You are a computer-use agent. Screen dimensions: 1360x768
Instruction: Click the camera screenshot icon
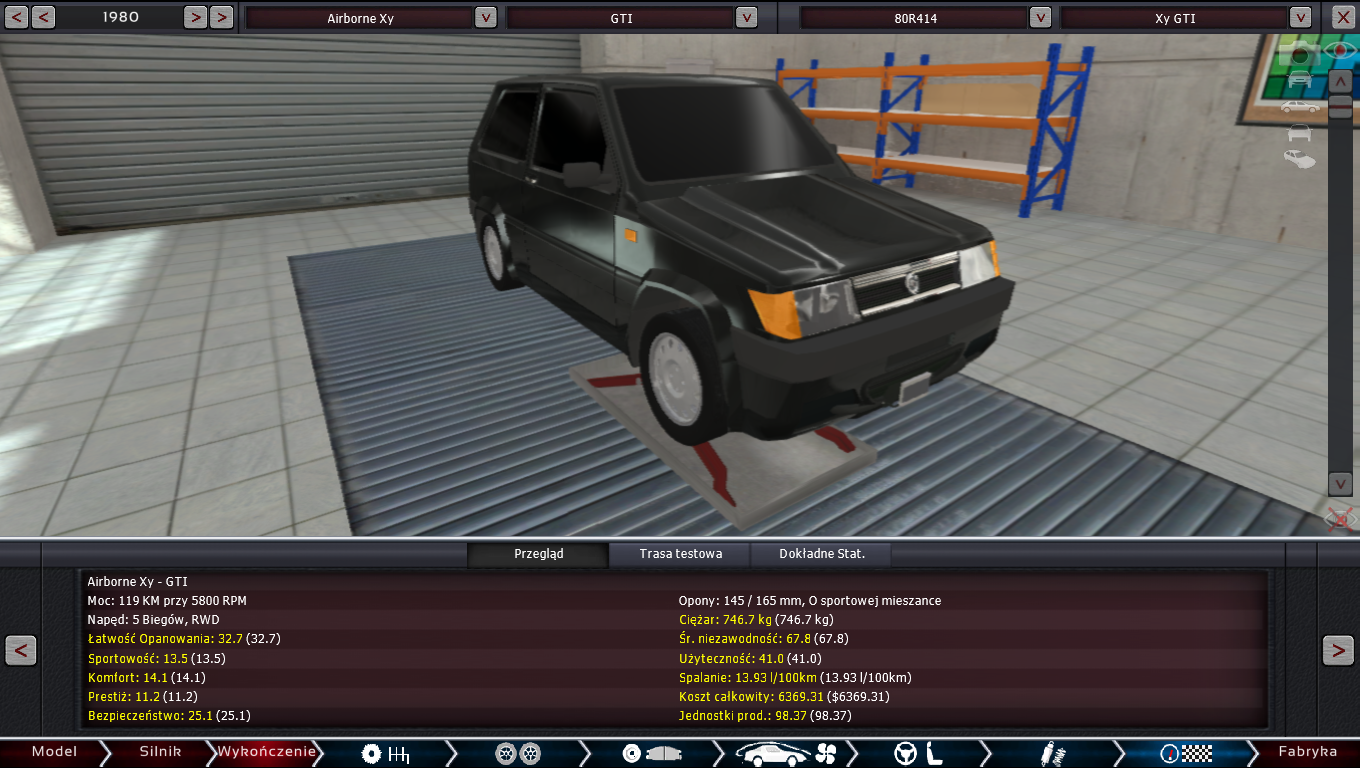[1300, 54]
